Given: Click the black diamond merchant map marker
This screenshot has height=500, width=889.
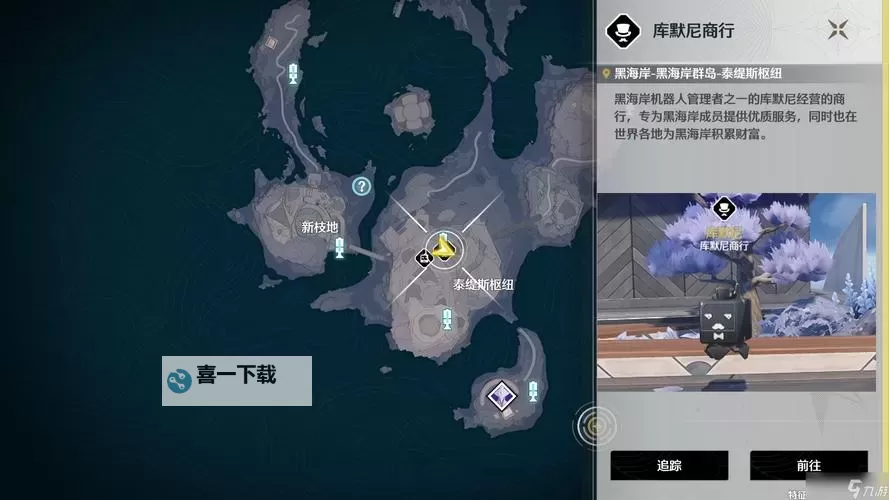Looking at the screenshot, I should (424, 258).
